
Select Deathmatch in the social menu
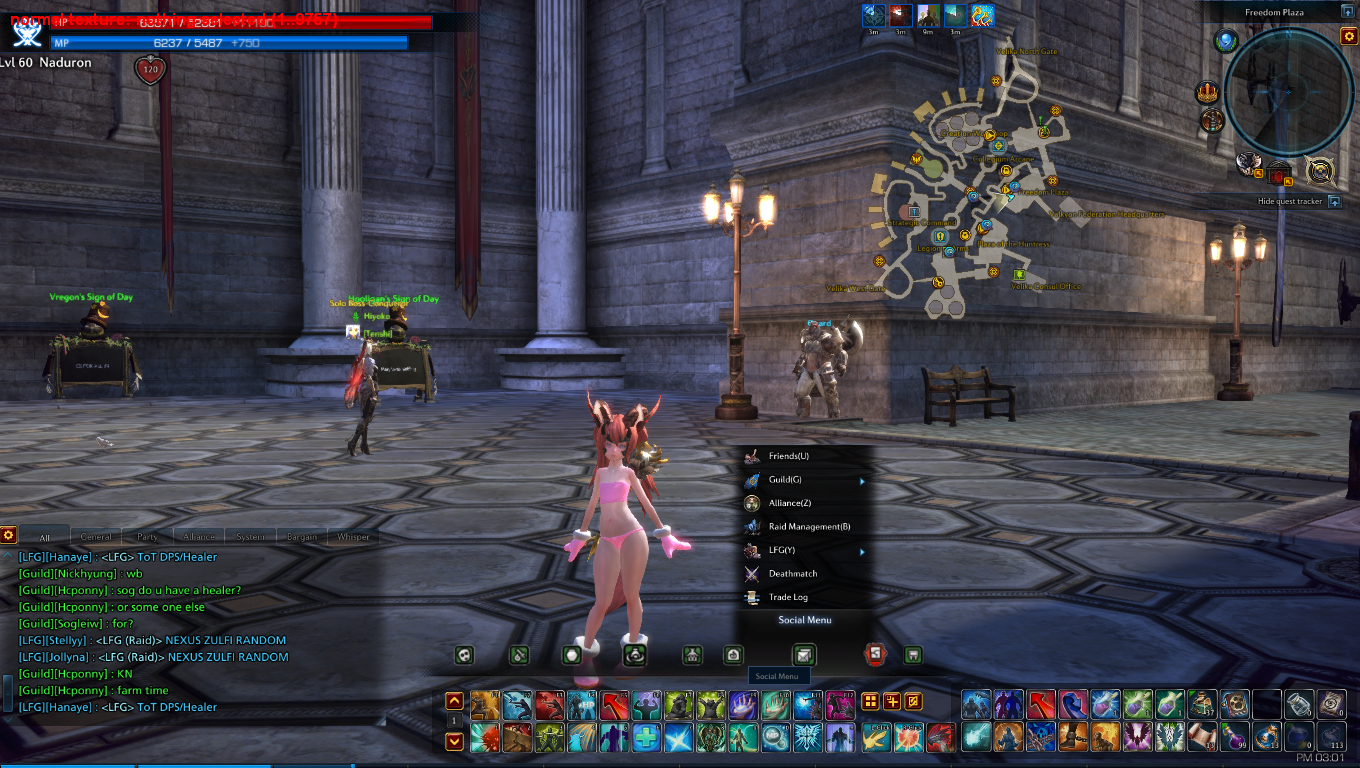(793, 574)
